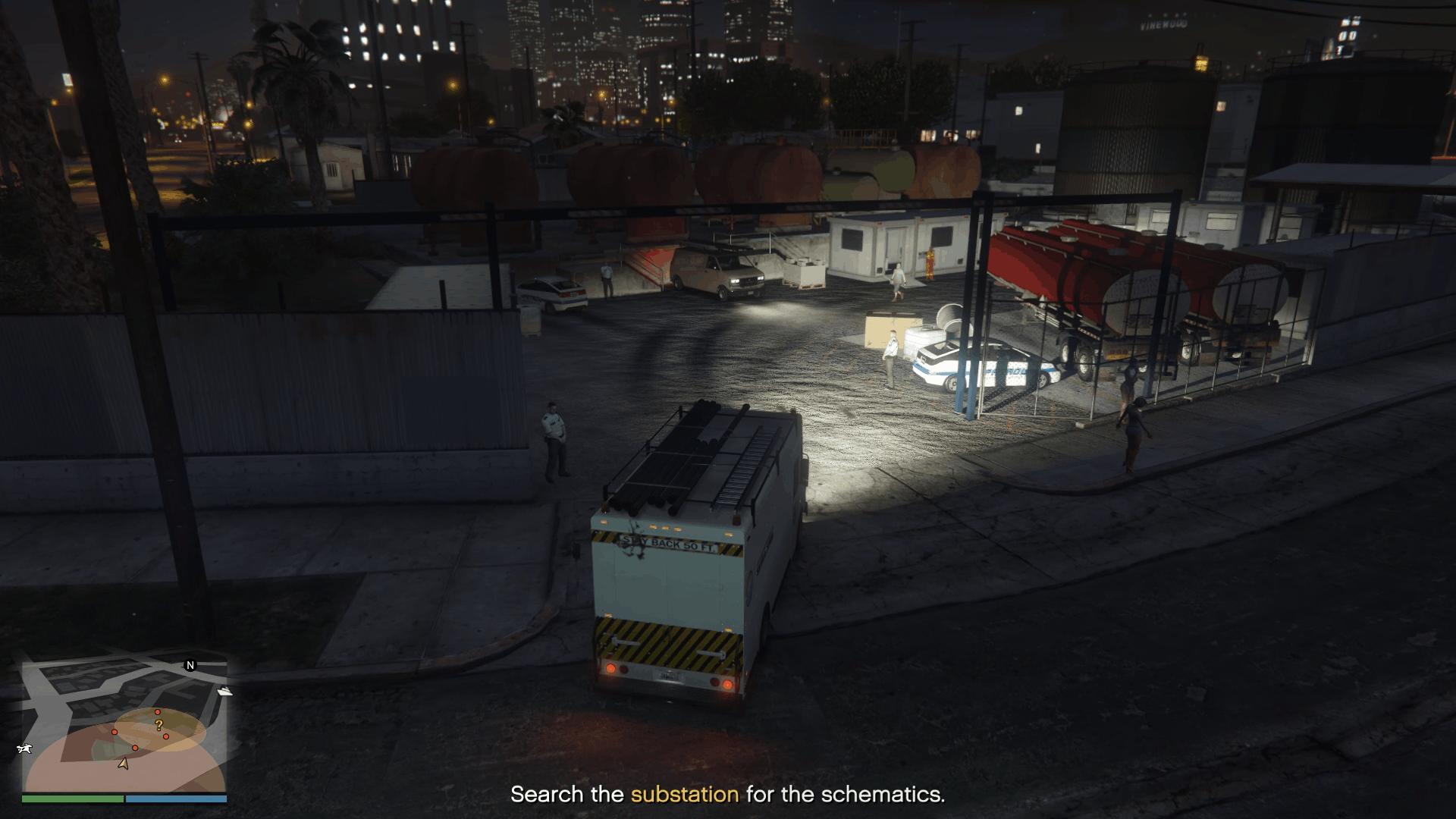Click the red dot nearest the player arrow

coord(135,748)
